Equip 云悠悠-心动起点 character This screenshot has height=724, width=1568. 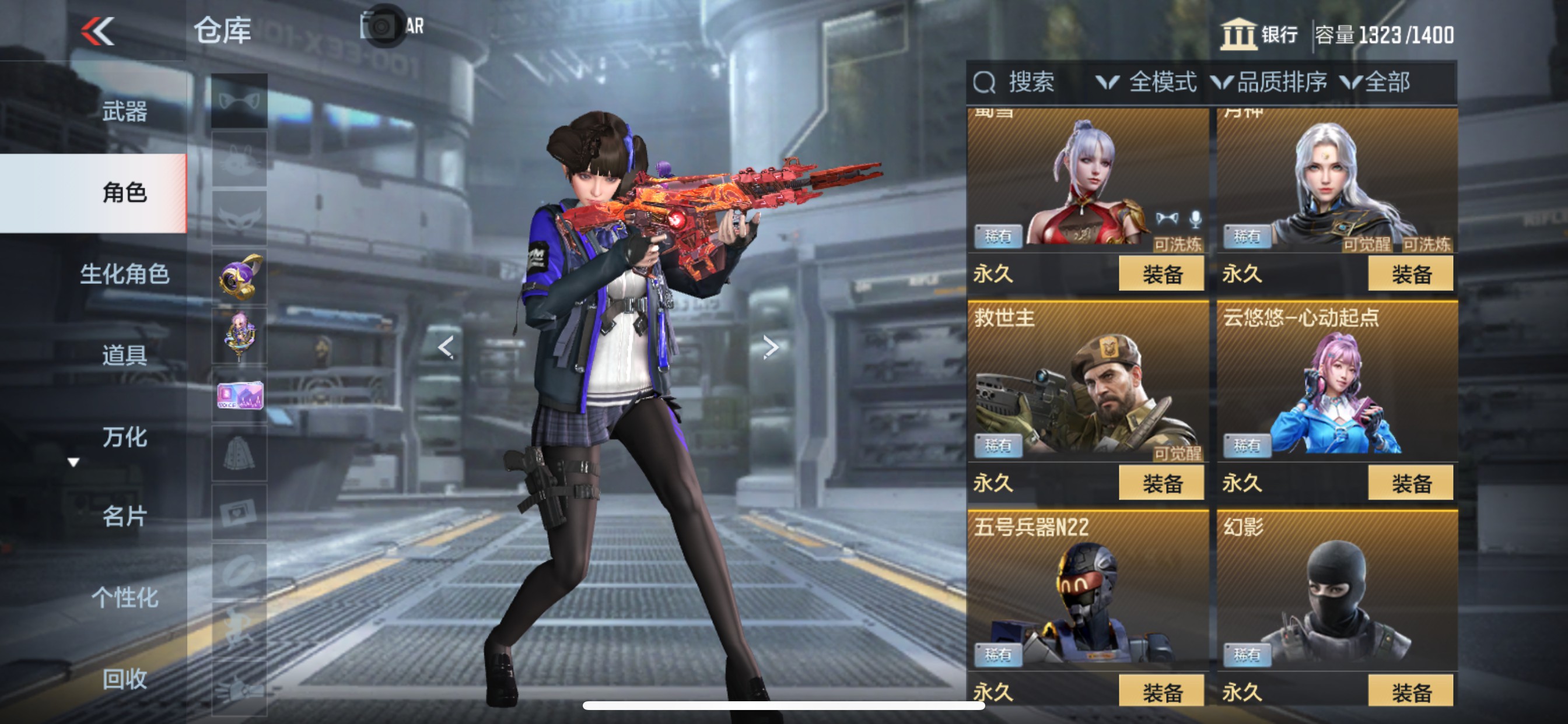(1410, 483)
